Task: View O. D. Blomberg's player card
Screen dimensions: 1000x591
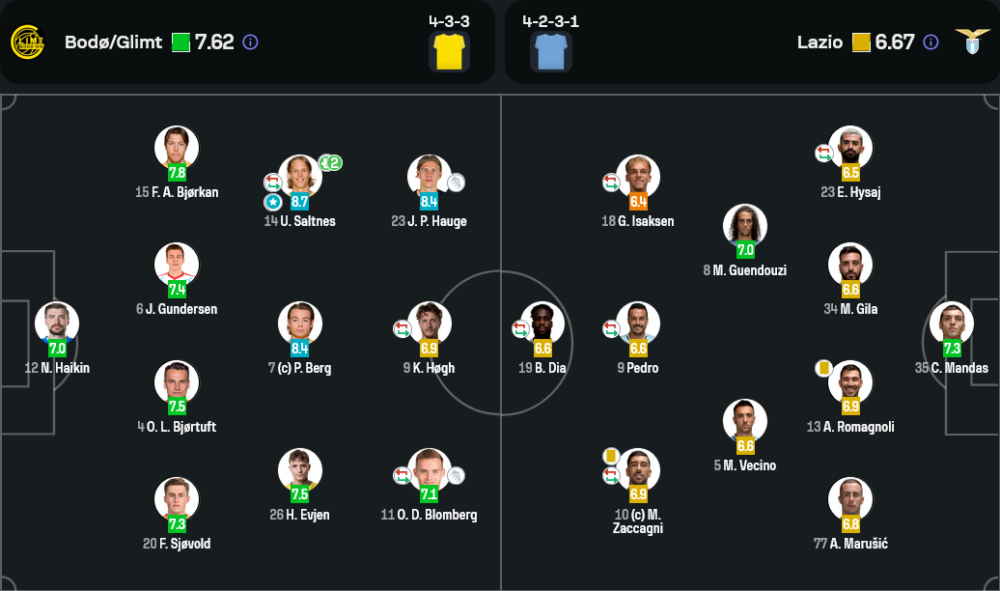Action: click(429, 470)
